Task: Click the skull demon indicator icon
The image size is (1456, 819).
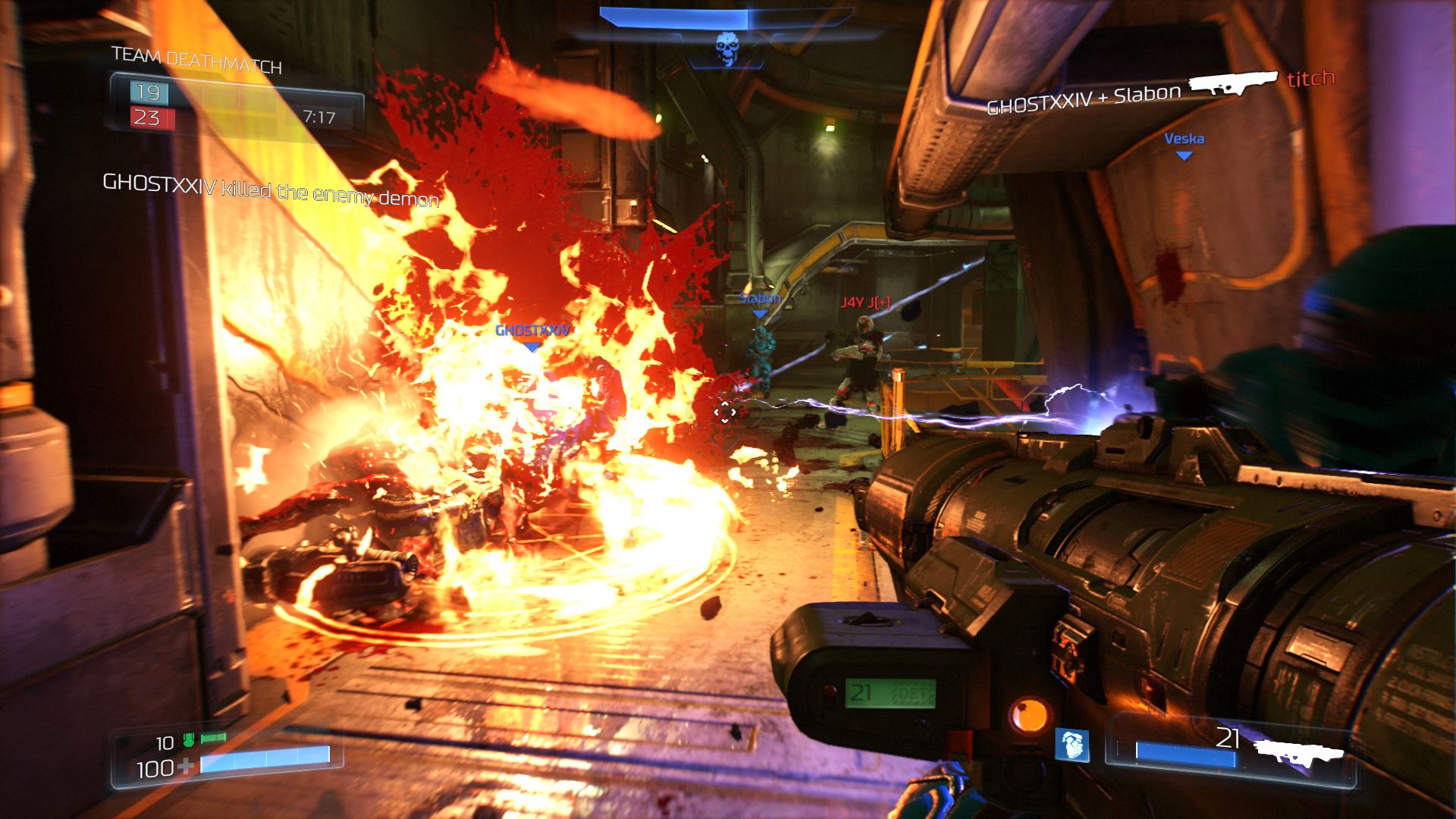Action: (x=727, y=49)
